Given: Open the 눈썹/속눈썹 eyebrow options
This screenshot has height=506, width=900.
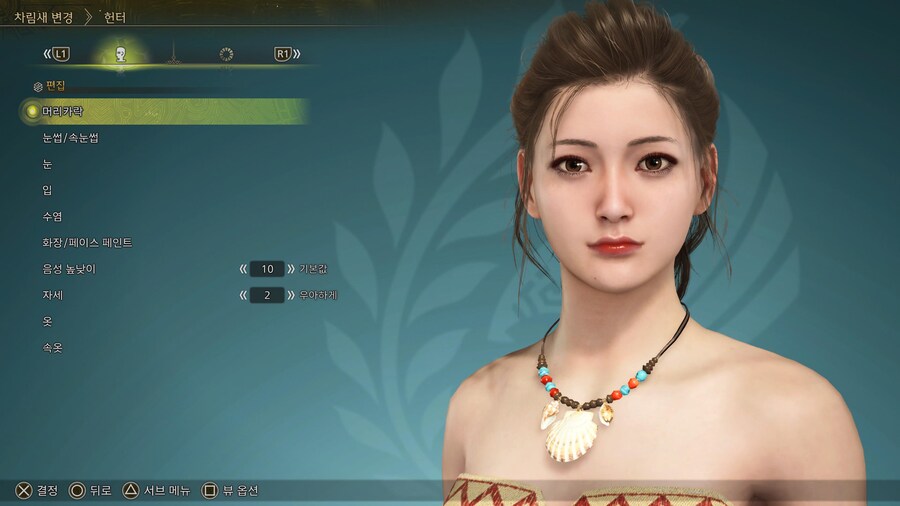Looking at the screenshot, I should tap(70, 138).
